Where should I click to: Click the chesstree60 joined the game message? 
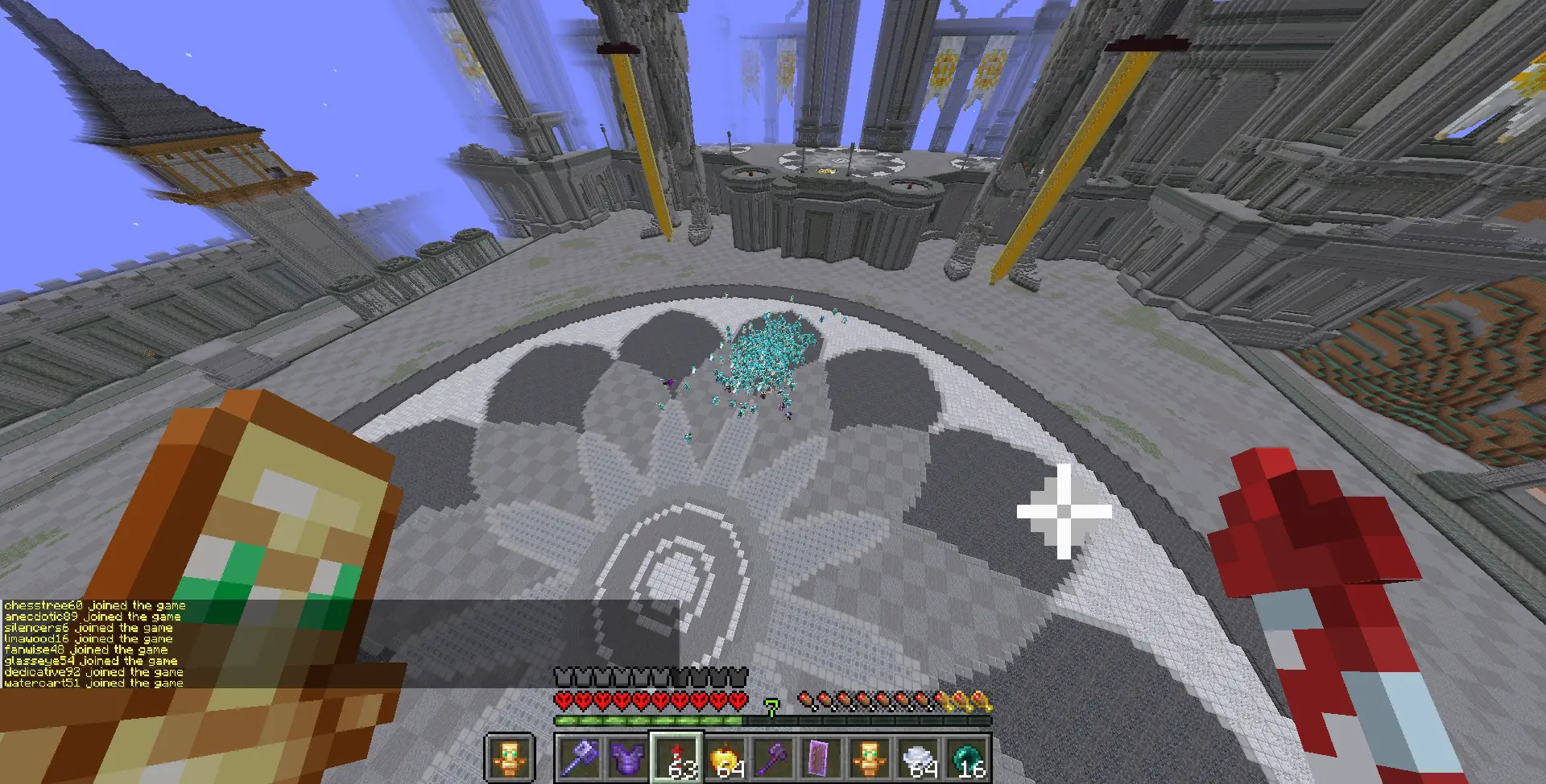pyautogui.click(x=93, y=605)
